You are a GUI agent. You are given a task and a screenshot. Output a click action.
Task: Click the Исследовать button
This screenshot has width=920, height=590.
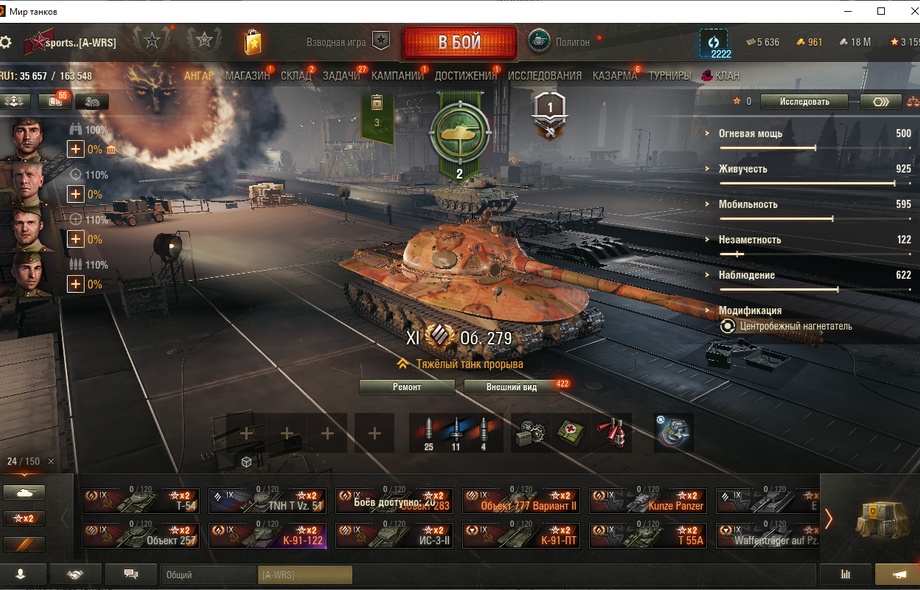coord(804,102)
